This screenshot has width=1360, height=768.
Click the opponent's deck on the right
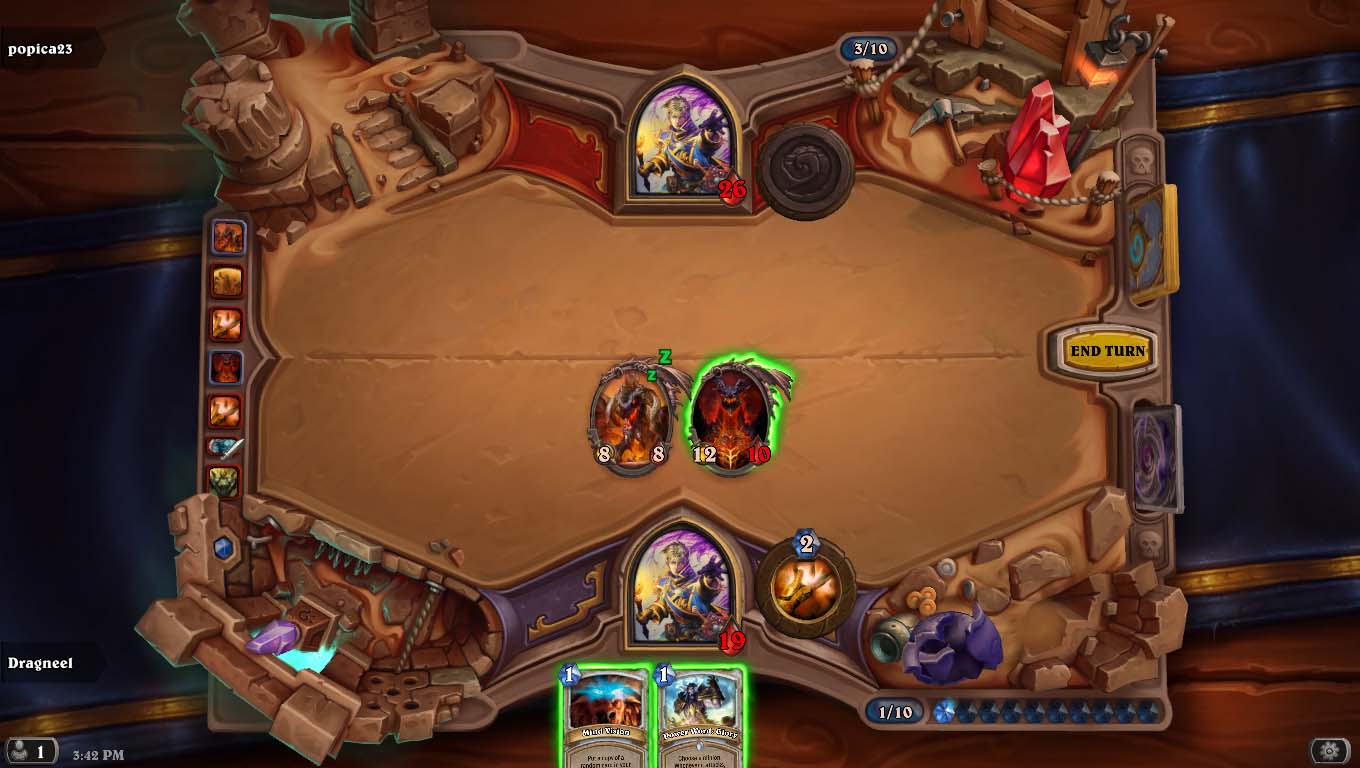[x=1150, y=245]
